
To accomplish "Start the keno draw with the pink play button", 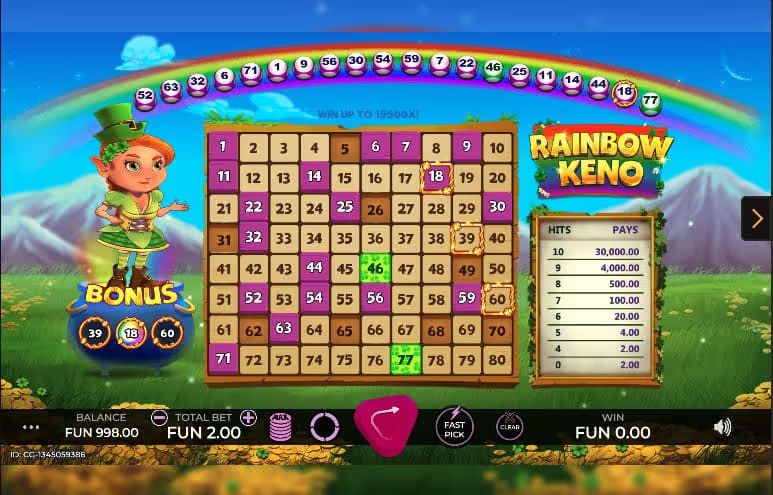I will (385, 424).
